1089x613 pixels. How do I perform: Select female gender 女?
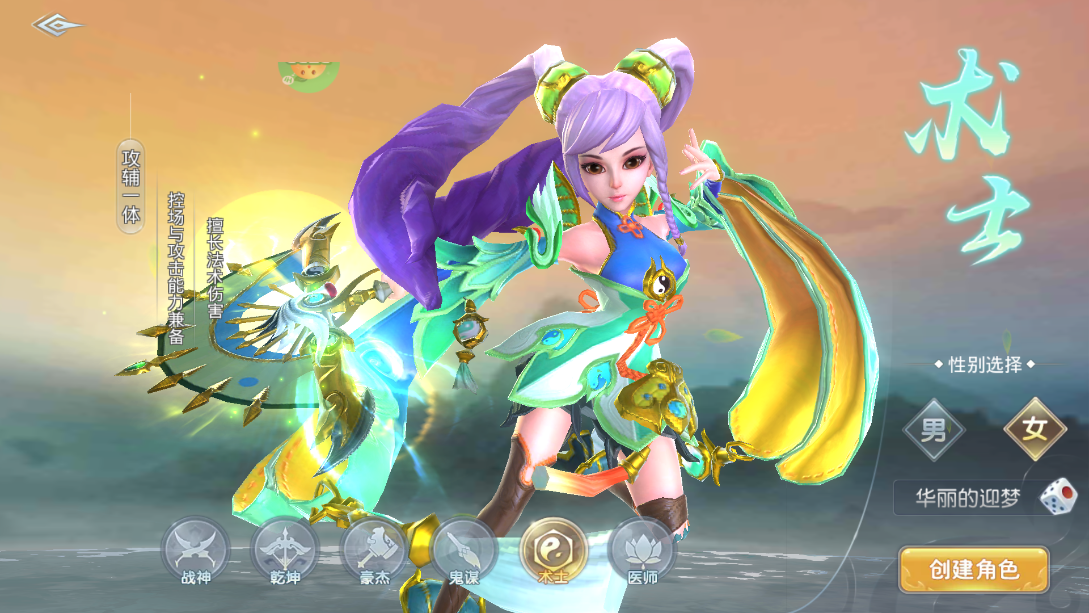coord(1034,432)
